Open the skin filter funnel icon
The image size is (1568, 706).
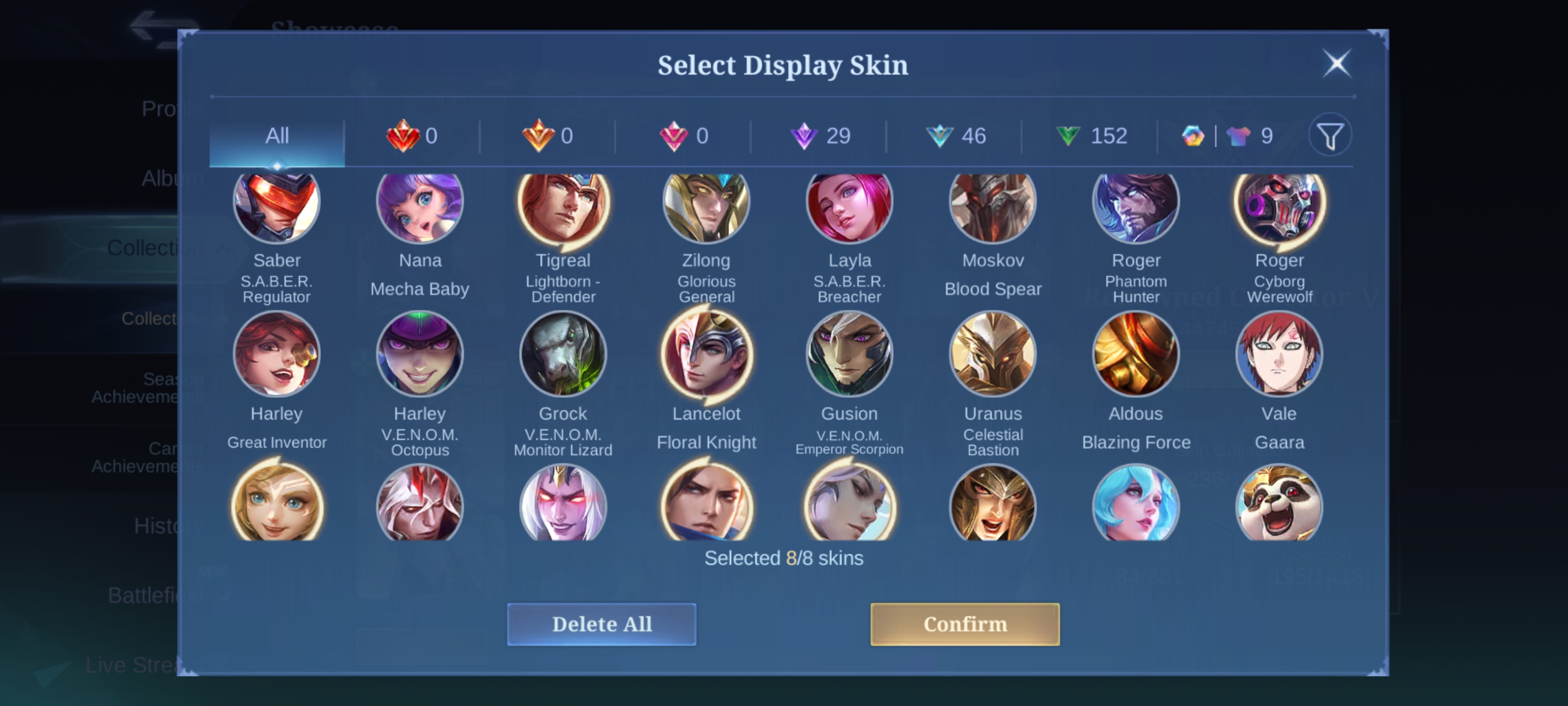click(x=1330, y=136)
